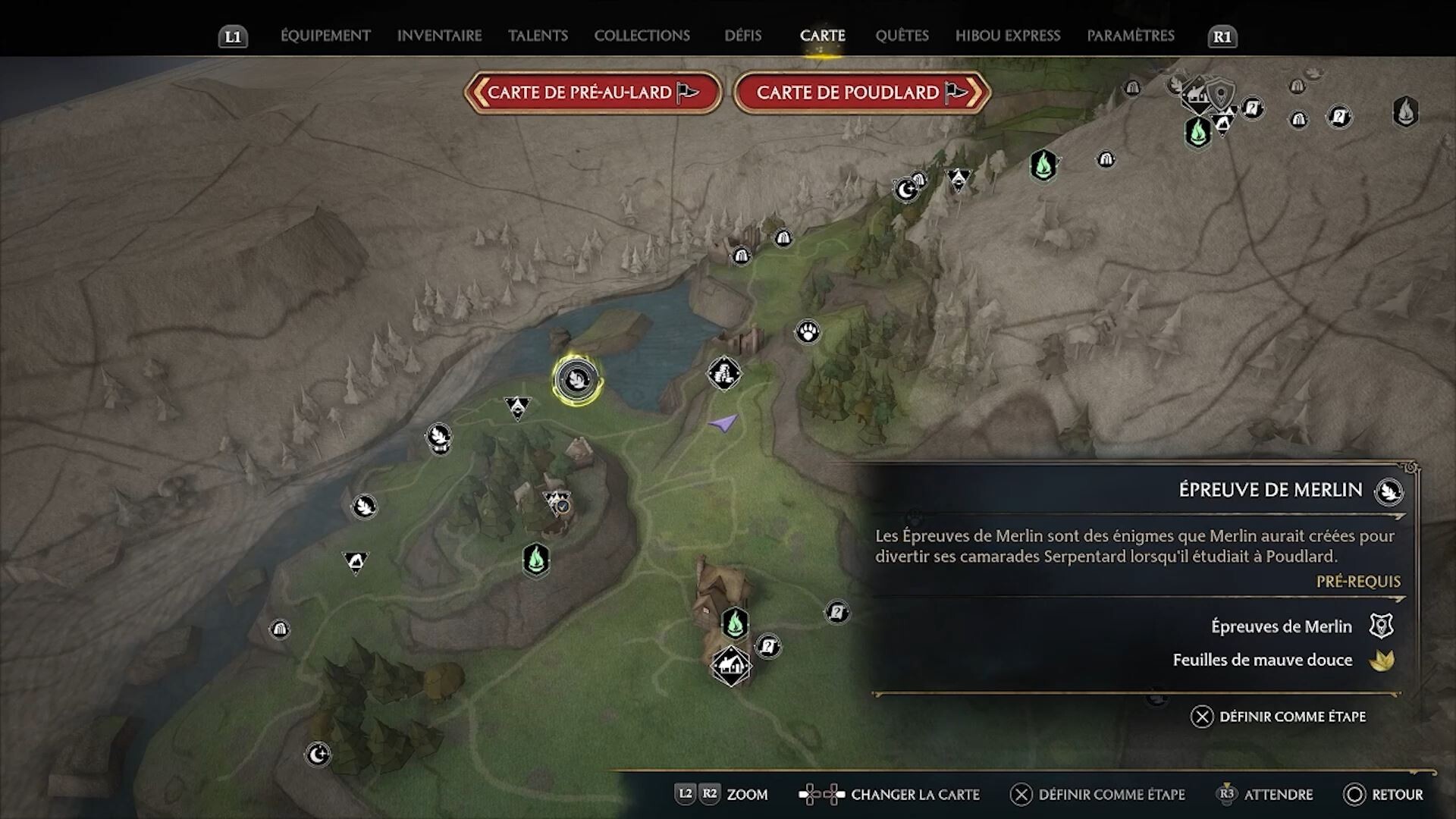This screenshot has width=1456, height=819.
Task: Switch to the Carte de Poudlard map
Action: (861, 93)
